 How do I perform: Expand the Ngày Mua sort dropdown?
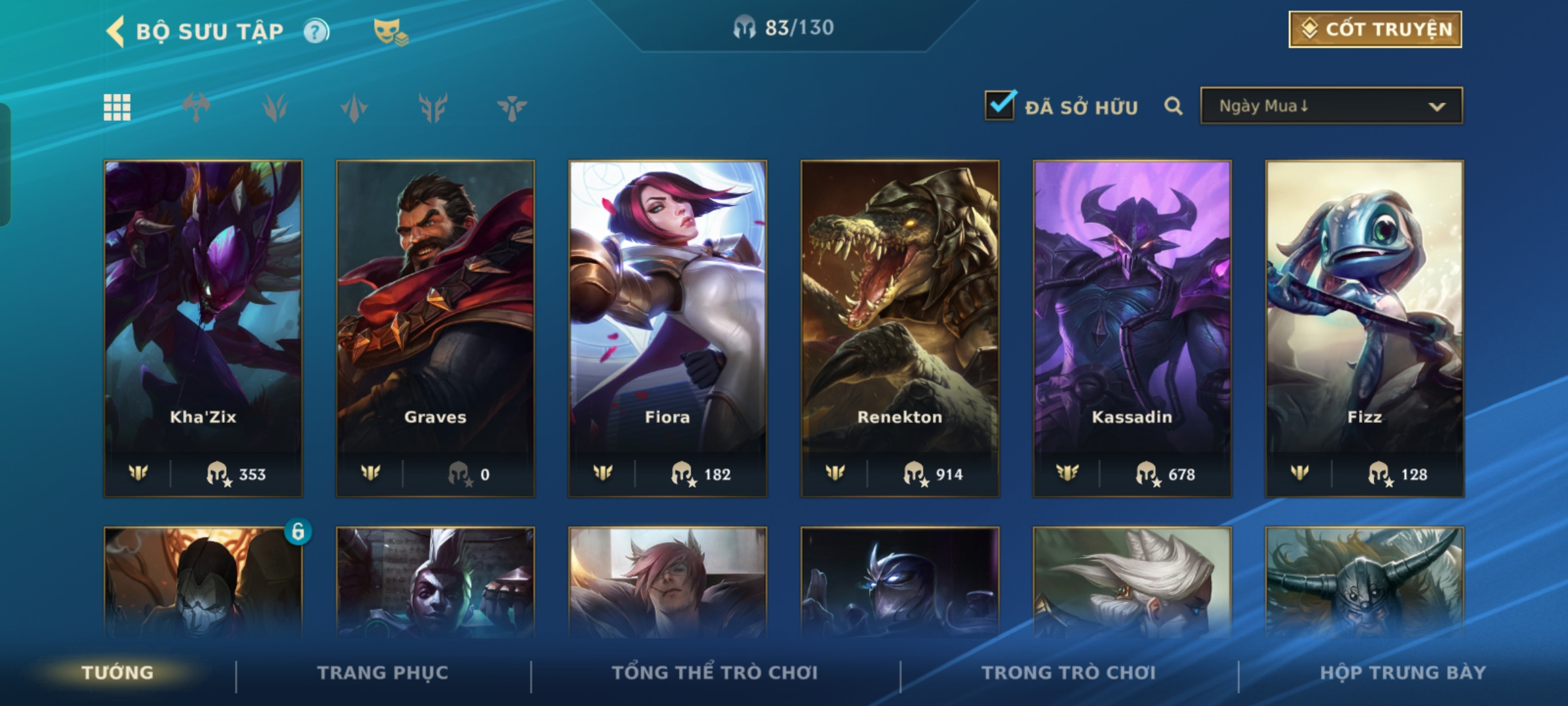[x=1331, y=106]
